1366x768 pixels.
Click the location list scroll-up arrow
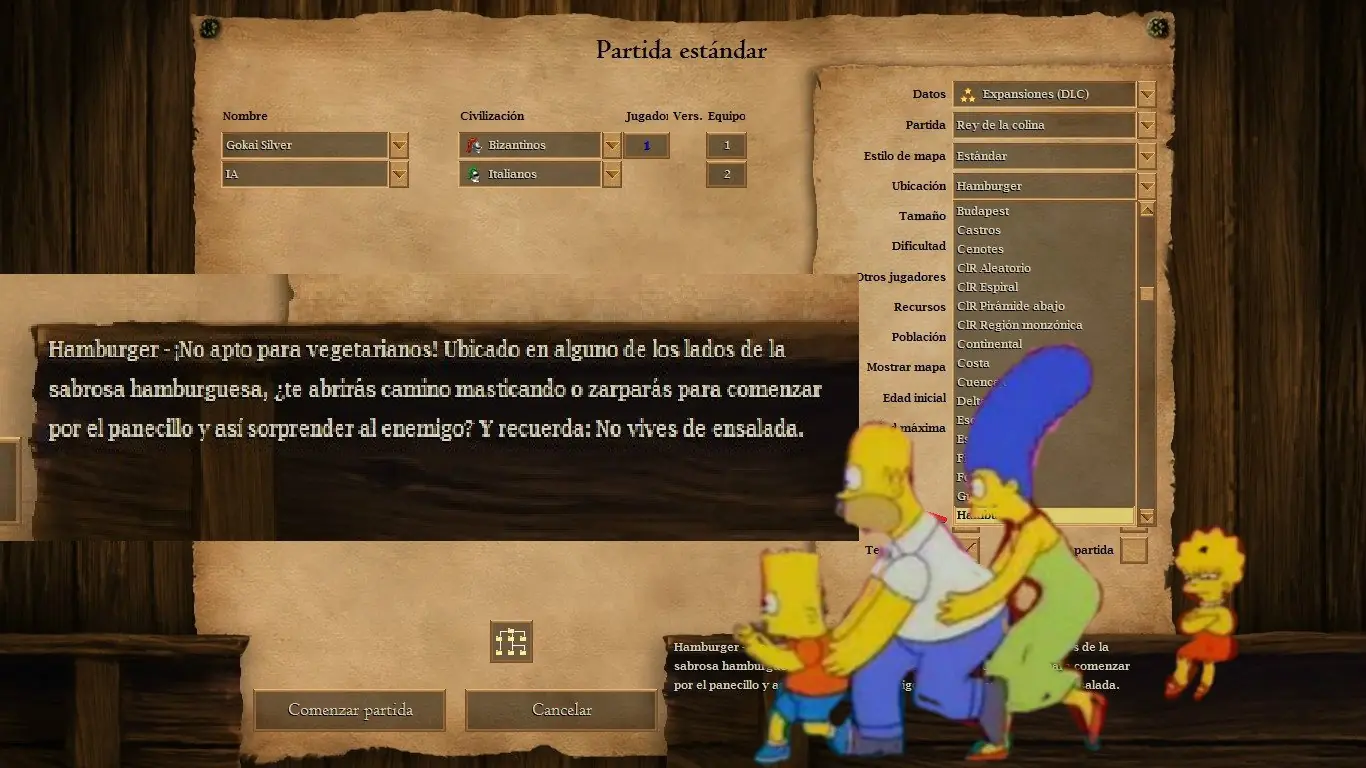point(1147,210)
